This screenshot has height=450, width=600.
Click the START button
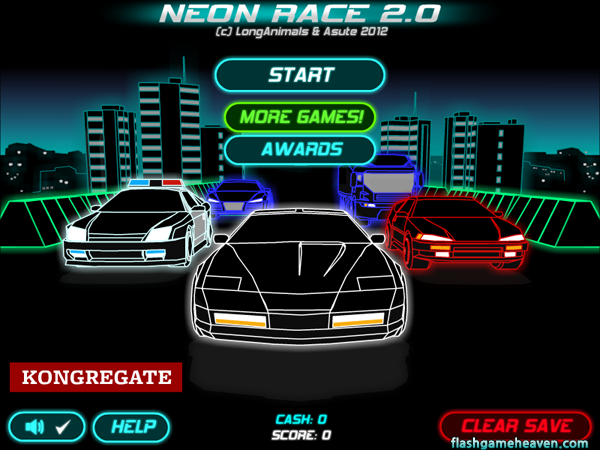coord(300,75)
